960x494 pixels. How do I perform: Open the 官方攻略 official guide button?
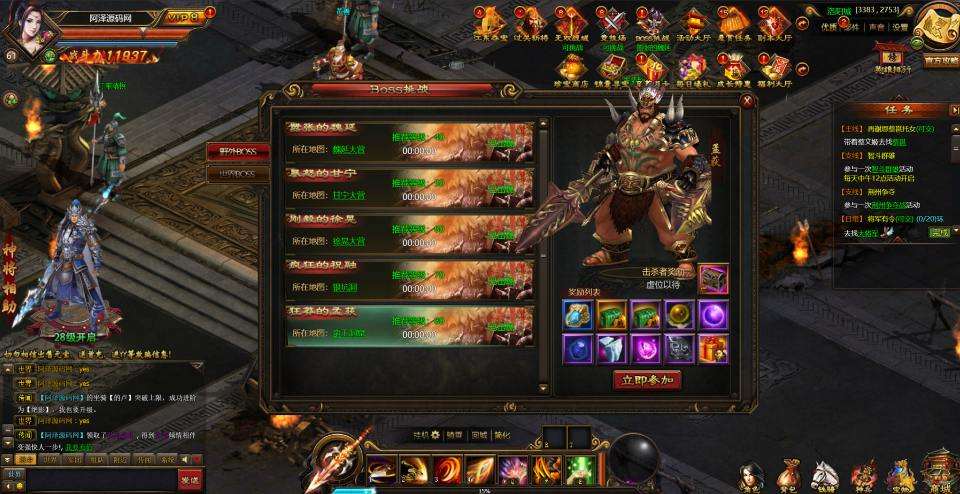click(x=938, y=61)
